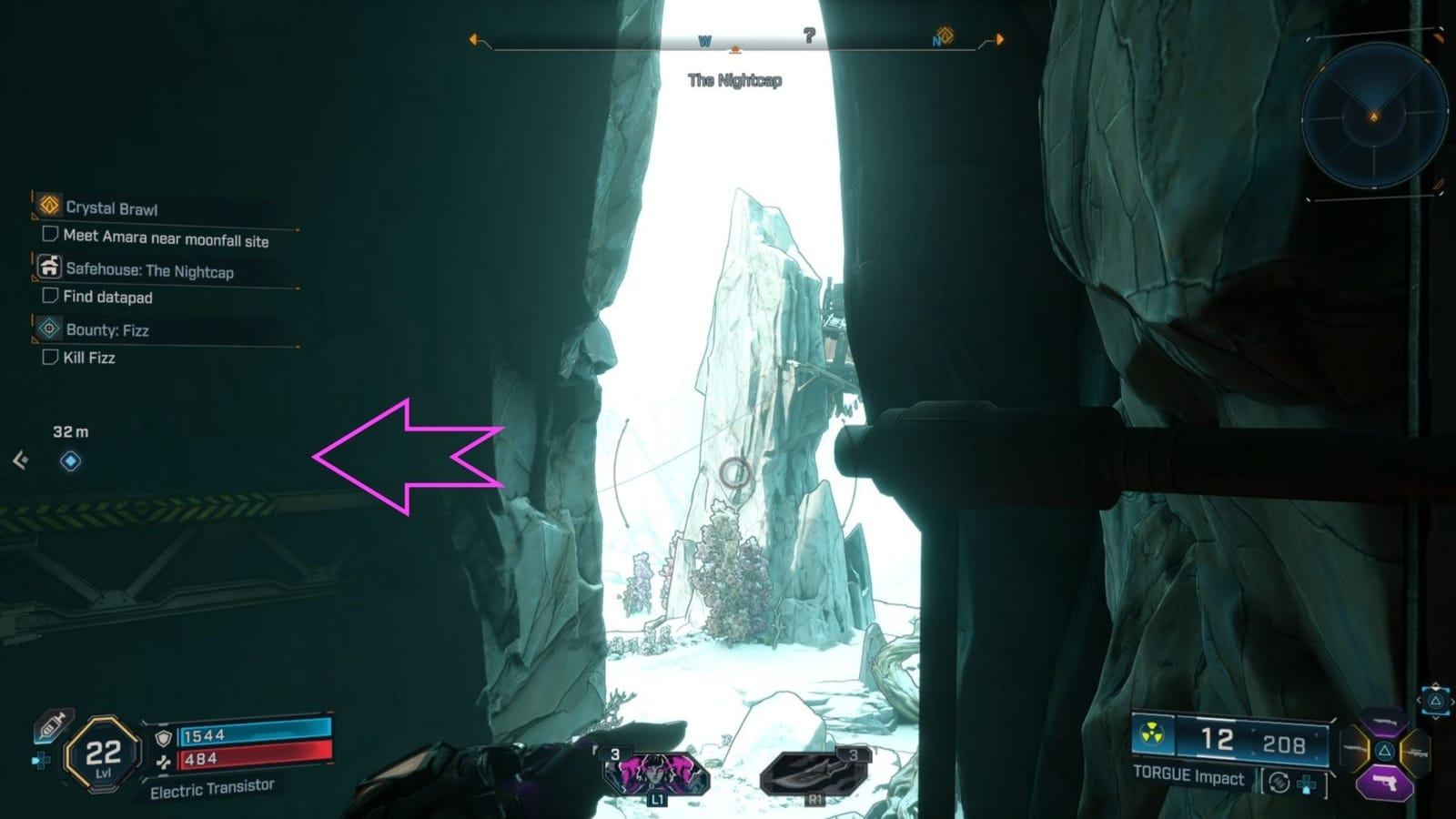Select the pistol slot in the weapon wheel

(x=1385, y=781)
